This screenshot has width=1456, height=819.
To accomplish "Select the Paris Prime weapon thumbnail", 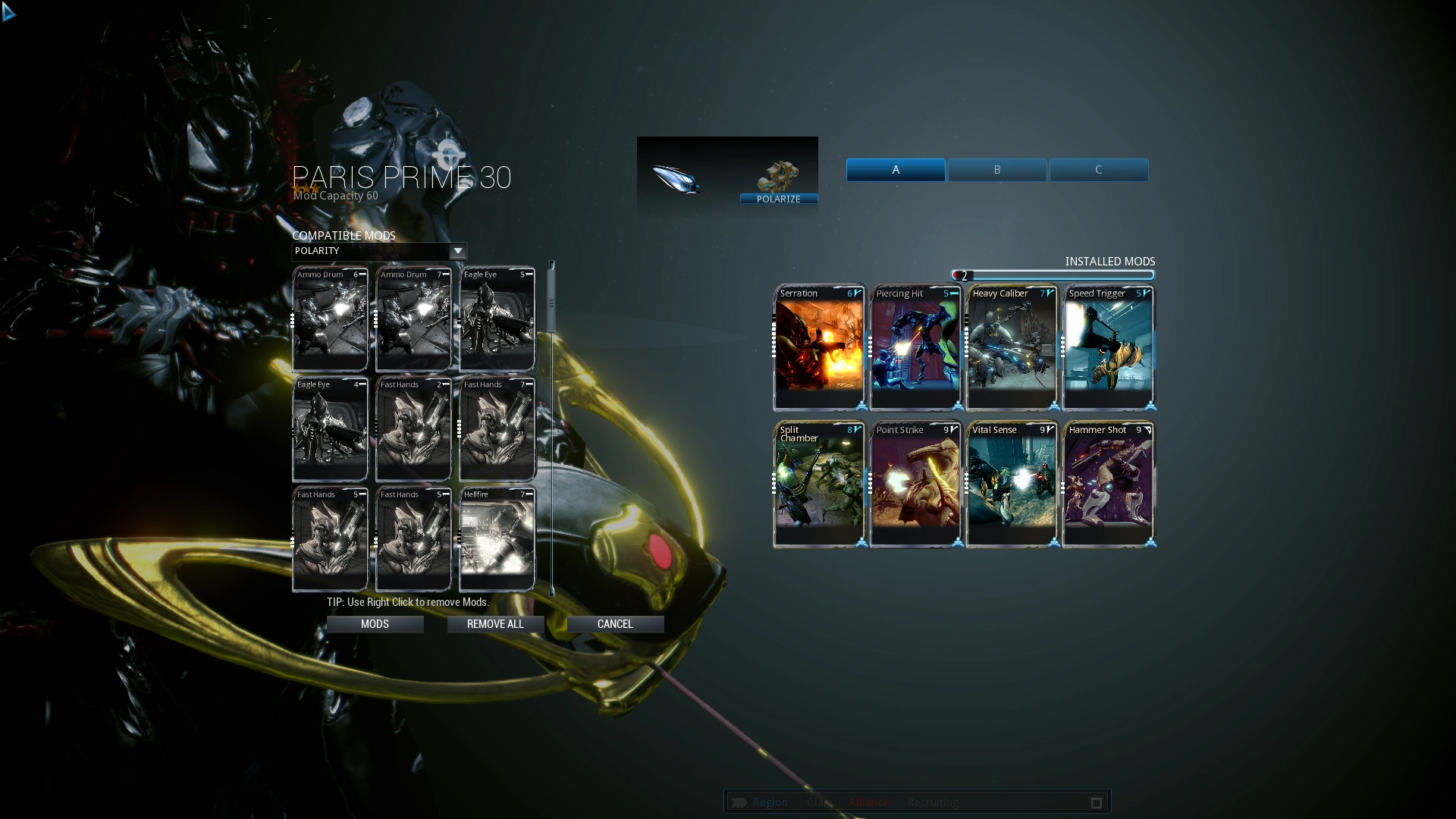I will (677, 178).
